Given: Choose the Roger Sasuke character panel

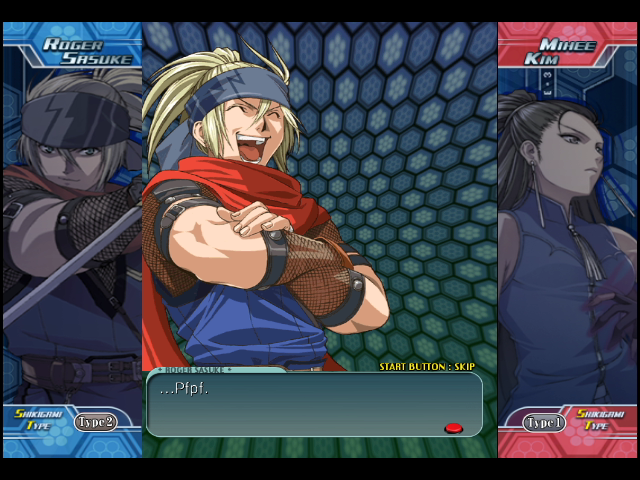Looking at the screenshot, I should click(x=72, y=230).
